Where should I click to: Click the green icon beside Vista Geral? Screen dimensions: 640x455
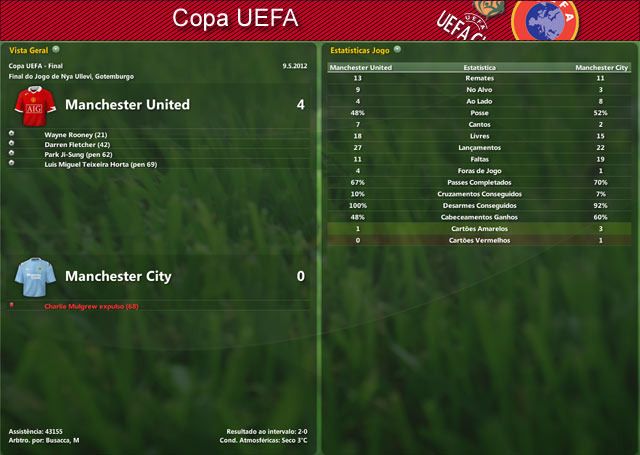click(56, 48)
